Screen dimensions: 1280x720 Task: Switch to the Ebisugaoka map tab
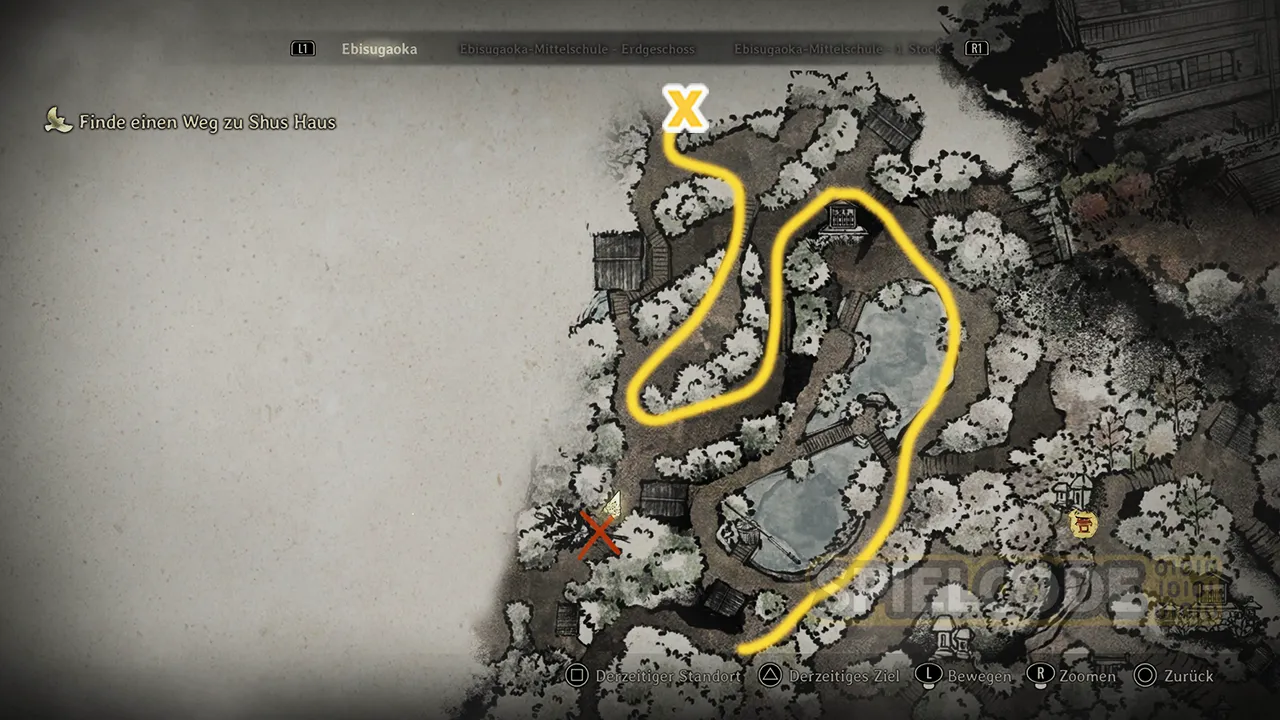tap(379, 49)
